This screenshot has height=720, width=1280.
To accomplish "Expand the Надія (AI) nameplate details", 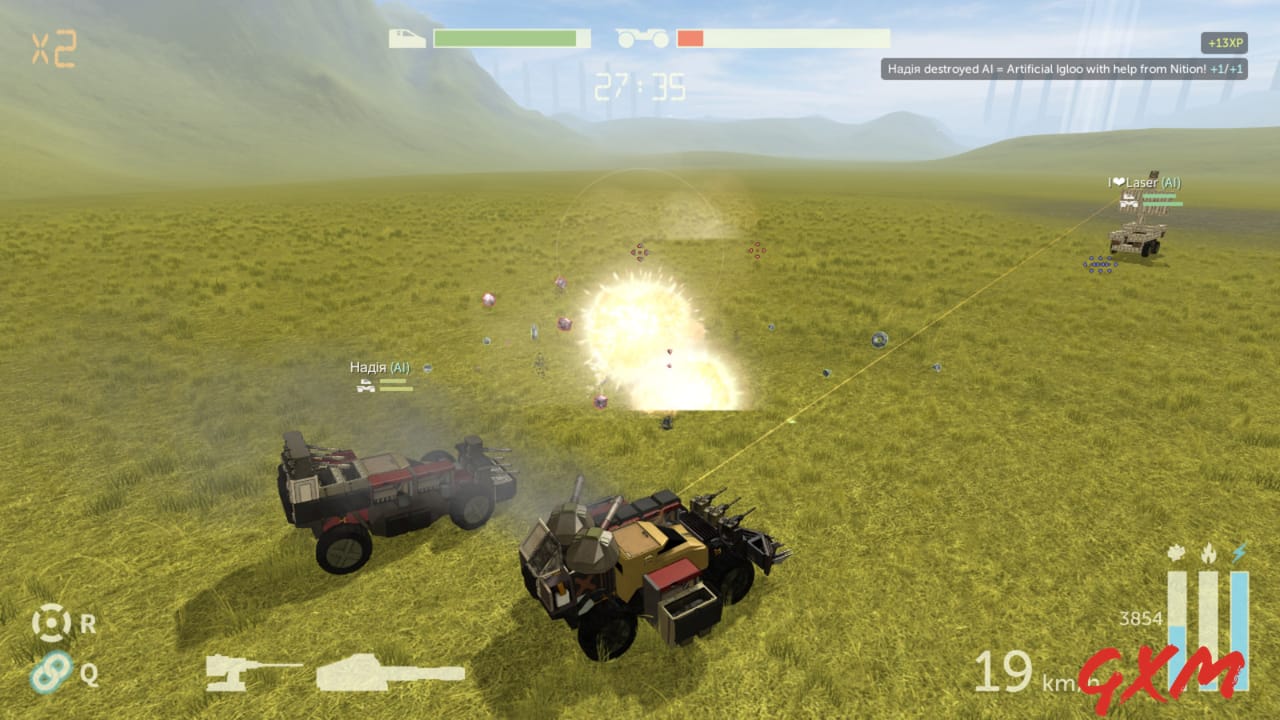I will coord(382,366).
